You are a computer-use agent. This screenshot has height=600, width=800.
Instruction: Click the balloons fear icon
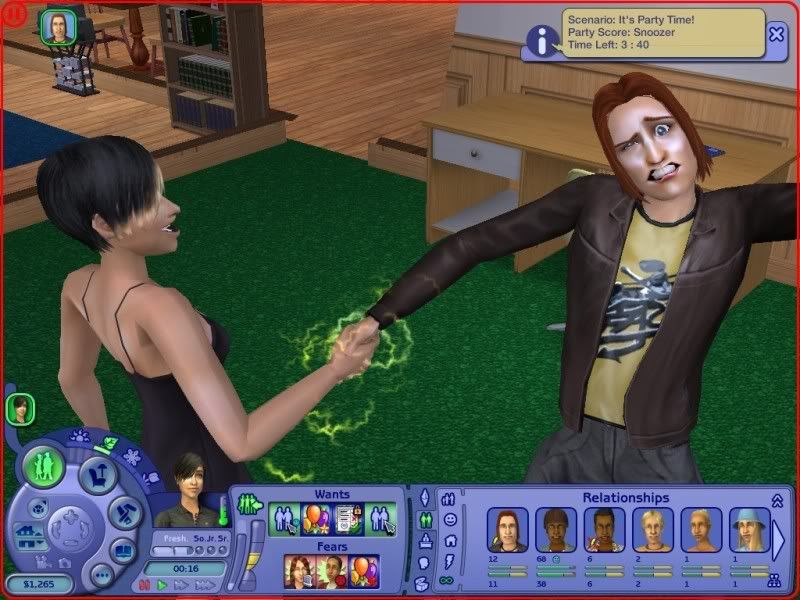pyautogui.click(x=362, y=571)
